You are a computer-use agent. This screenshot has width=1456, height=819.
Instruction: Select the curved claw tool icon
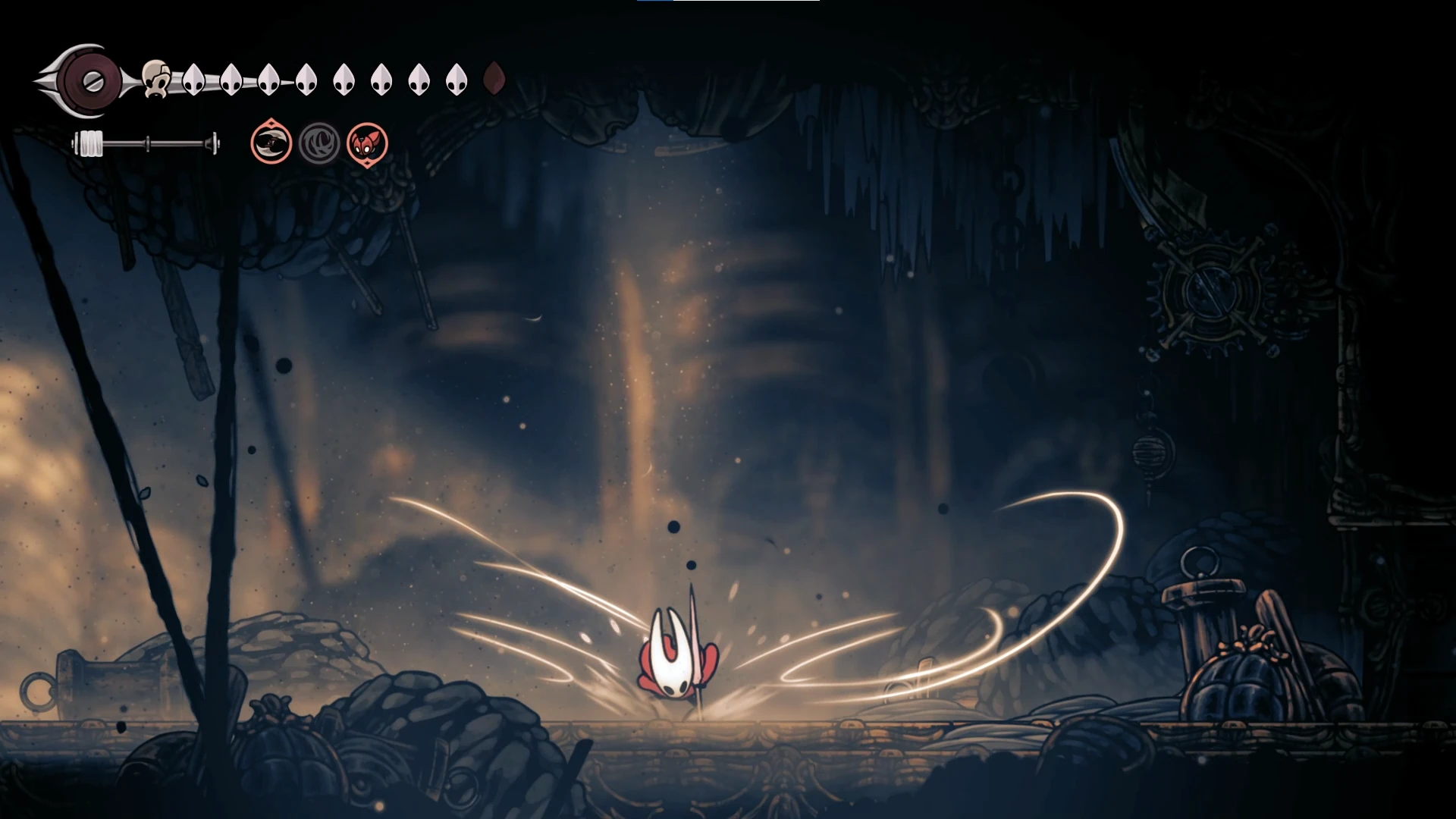(271, 143)
